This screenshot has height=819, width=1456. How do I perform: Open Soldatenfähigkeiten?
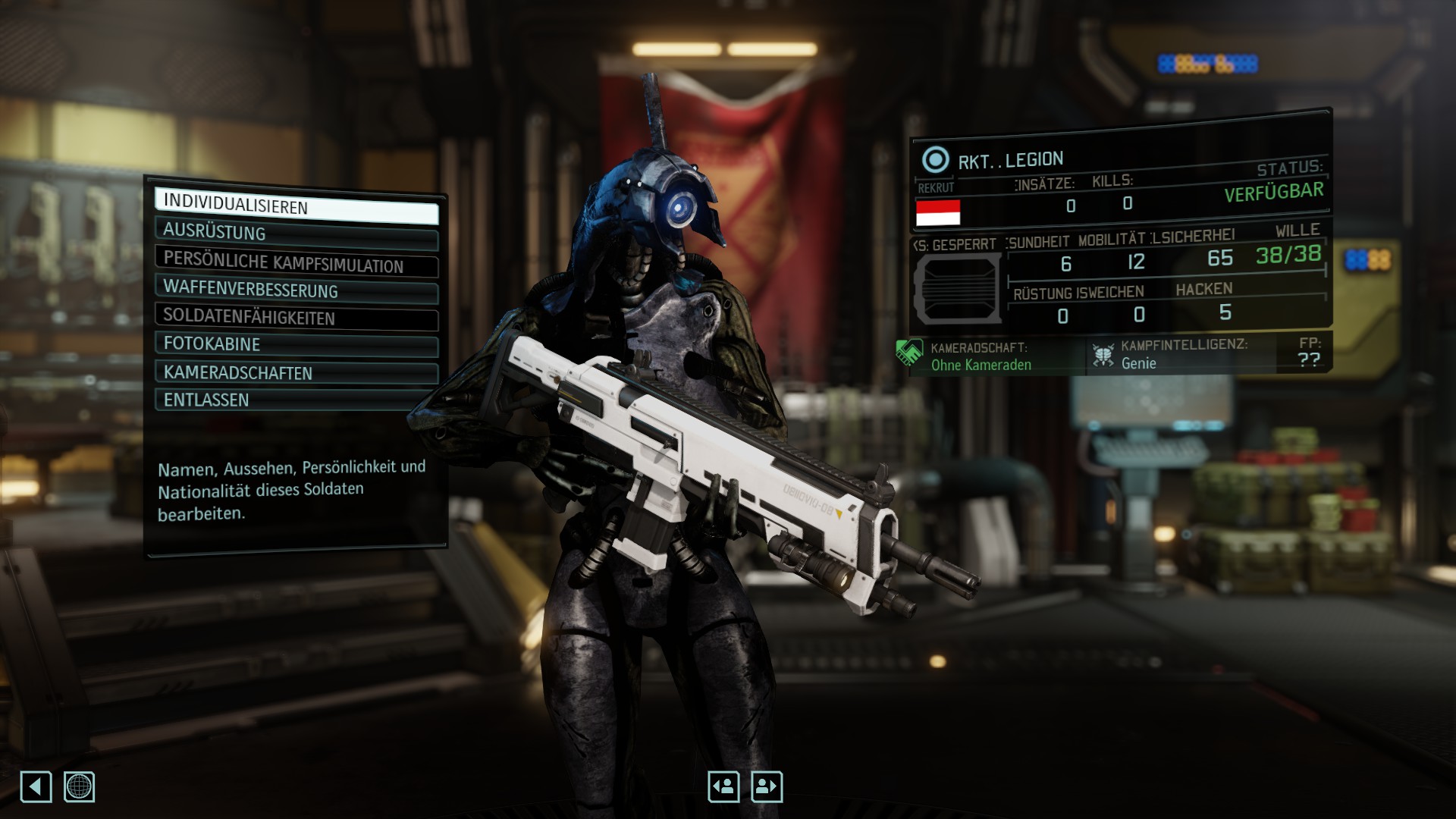coord(296,317)
